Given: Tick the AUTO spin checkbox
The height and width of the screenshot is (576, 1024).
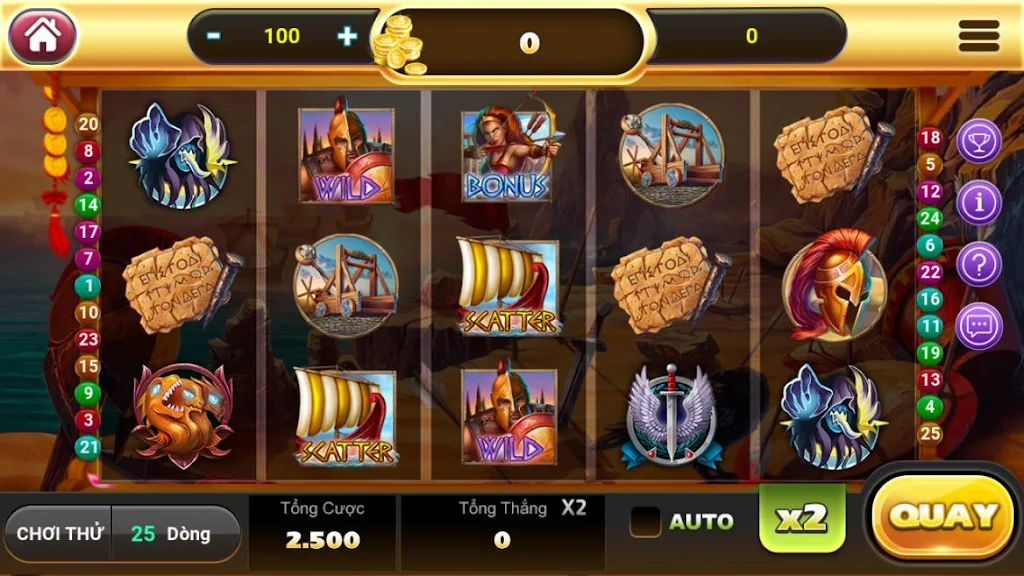Looking at the screenshot, I should pos(646,521).
